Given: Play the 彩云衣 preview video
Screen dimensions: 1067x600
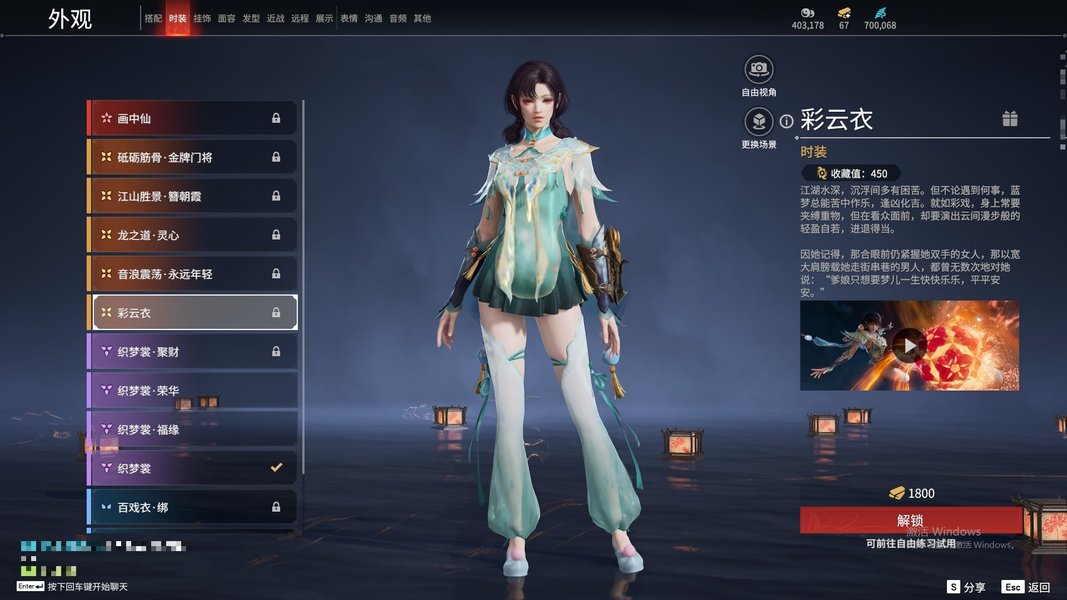Looking at the screenshot, I should pyautogui.click(x=908, y=346).
